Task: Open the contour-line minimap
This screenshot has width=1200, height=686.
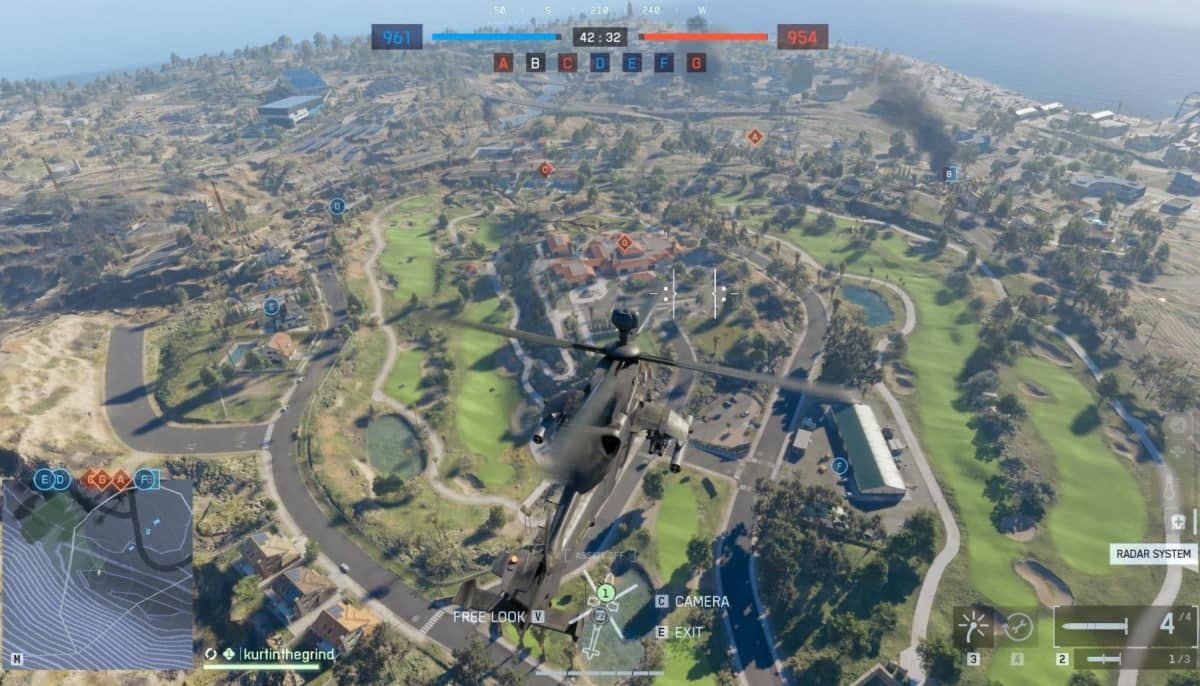Action: pos(97,574)
